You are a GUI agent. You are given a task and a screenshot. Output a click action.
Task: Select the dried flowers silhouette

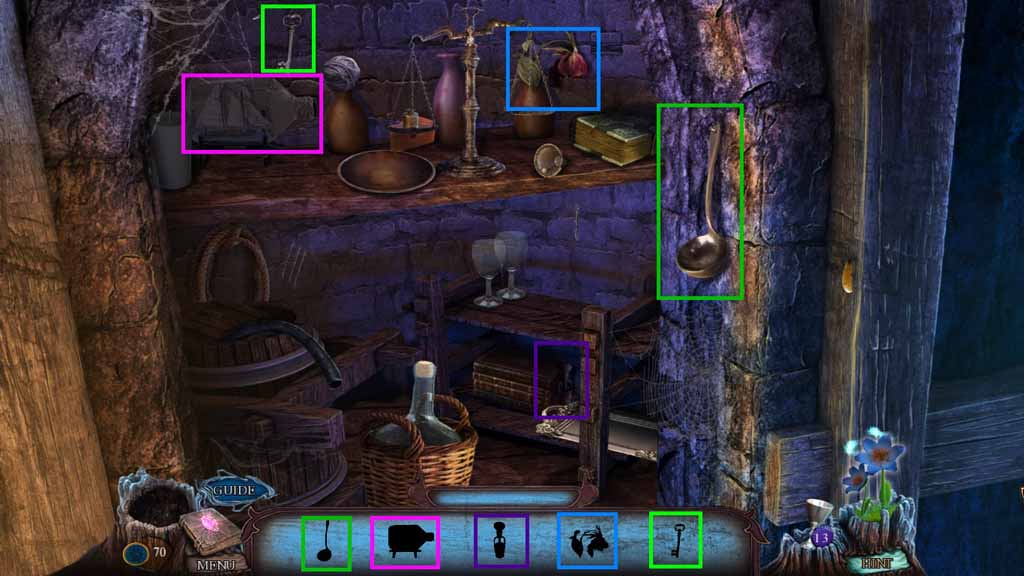586,541
